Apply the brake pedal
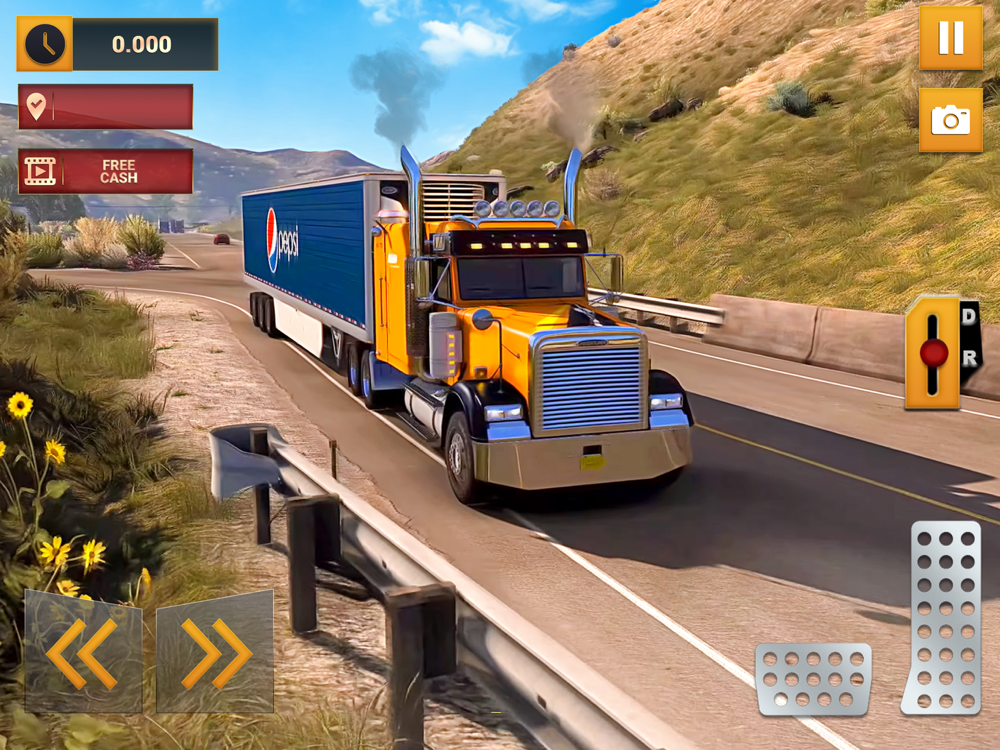The image size is (1000, 750). coord(813,679)
